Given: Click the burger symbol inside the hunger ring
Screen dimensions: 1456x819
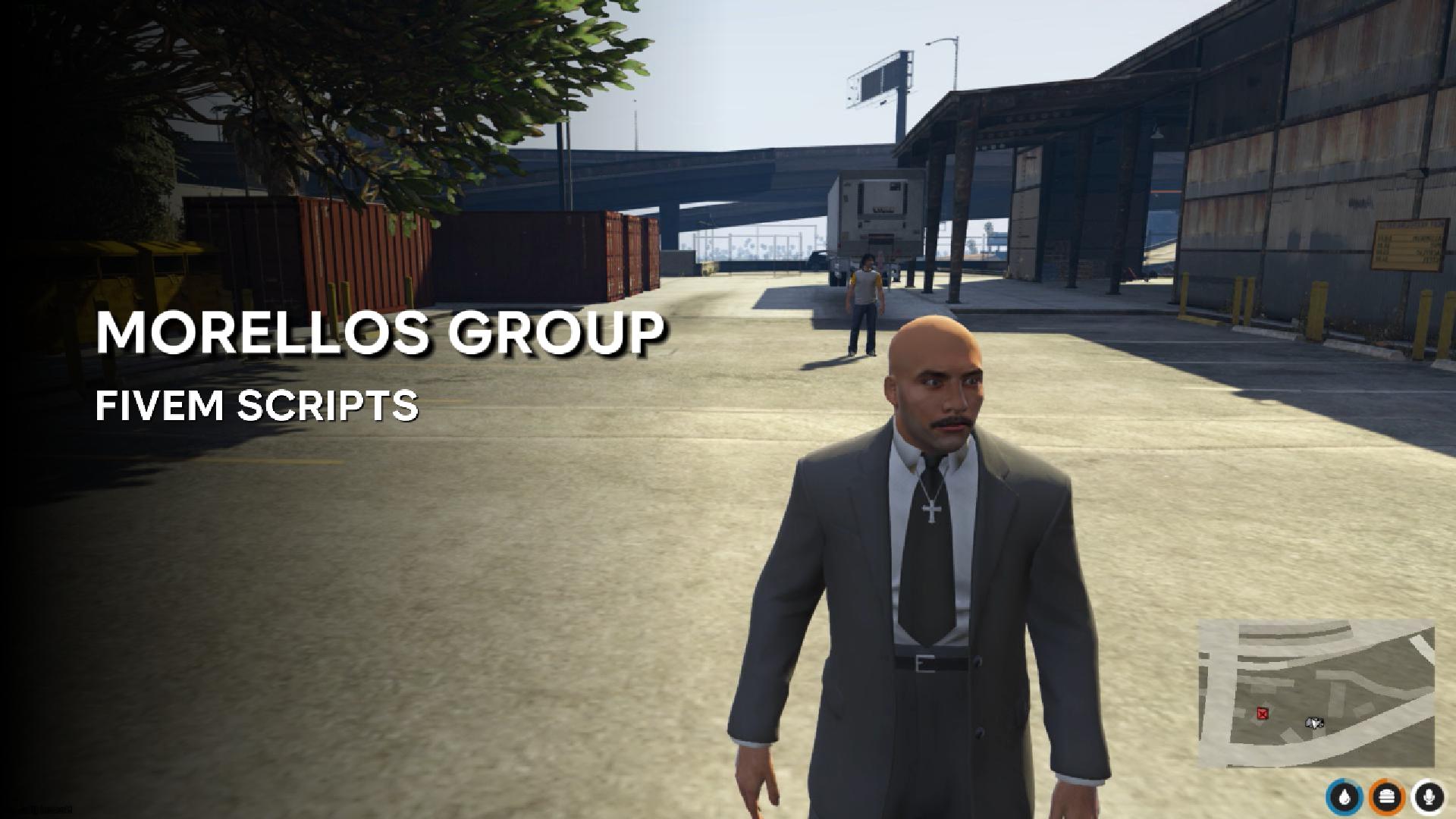Looking at the screenshot, I should (x=1387, y=795).
